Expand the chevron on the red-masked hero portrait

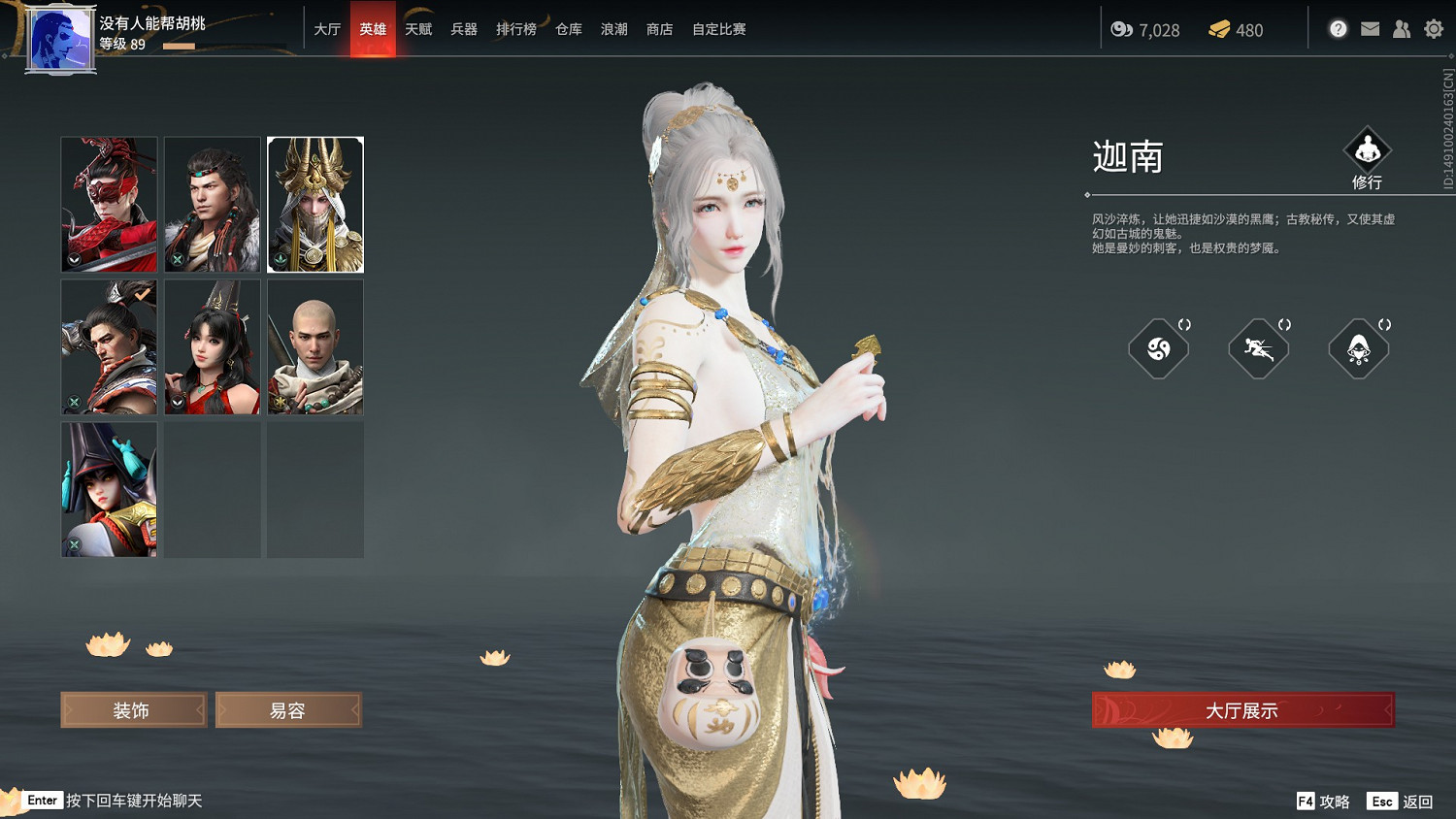pos(73,260)
